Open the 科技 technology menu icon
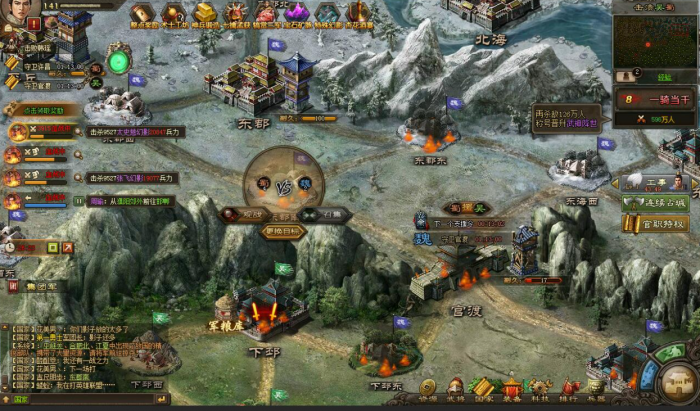Image resolution: width=700 pixels, height=411 pixels. (x=540, y=387)
